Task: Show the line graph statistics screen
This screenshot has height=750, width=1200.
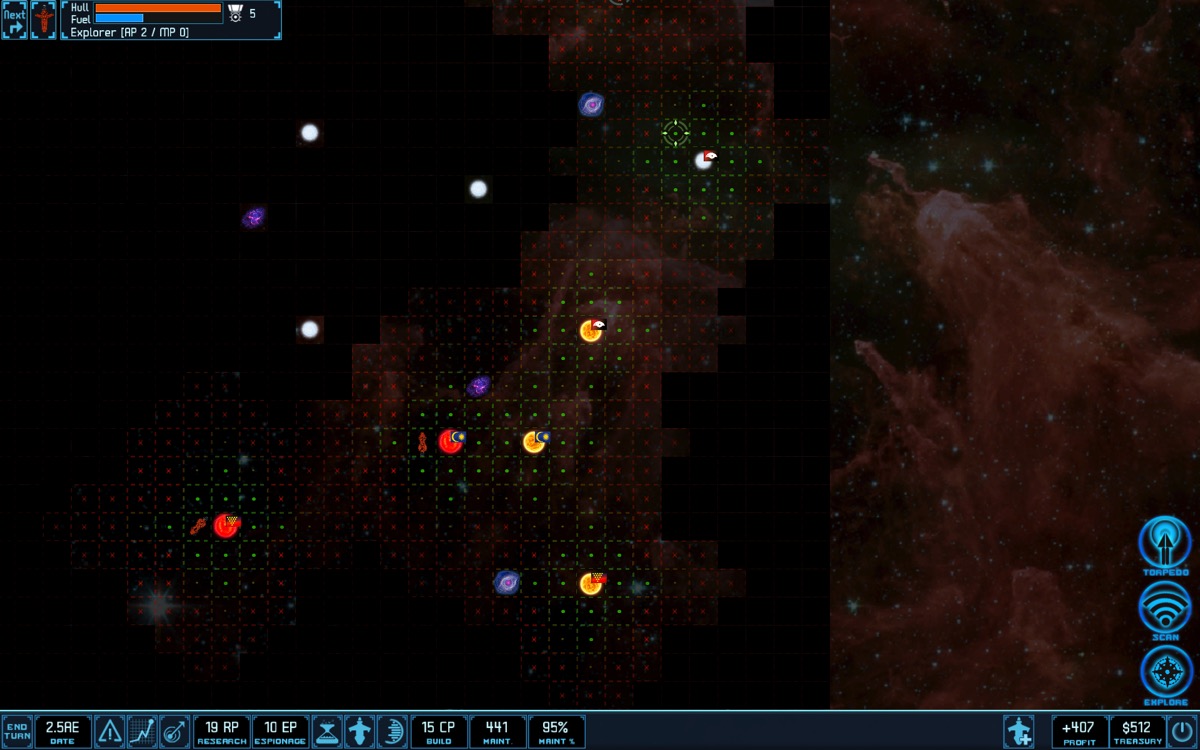Action: [142, 731]
